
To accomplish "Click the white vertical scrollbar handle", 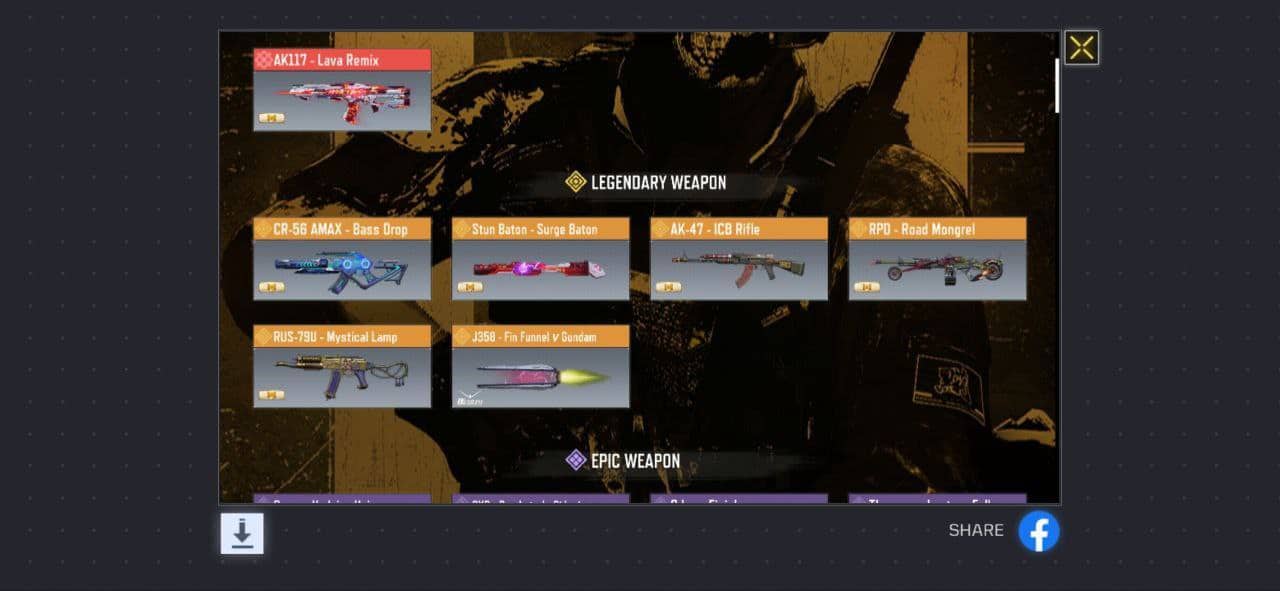I will pyautogui.click(x=1057, y=85).
